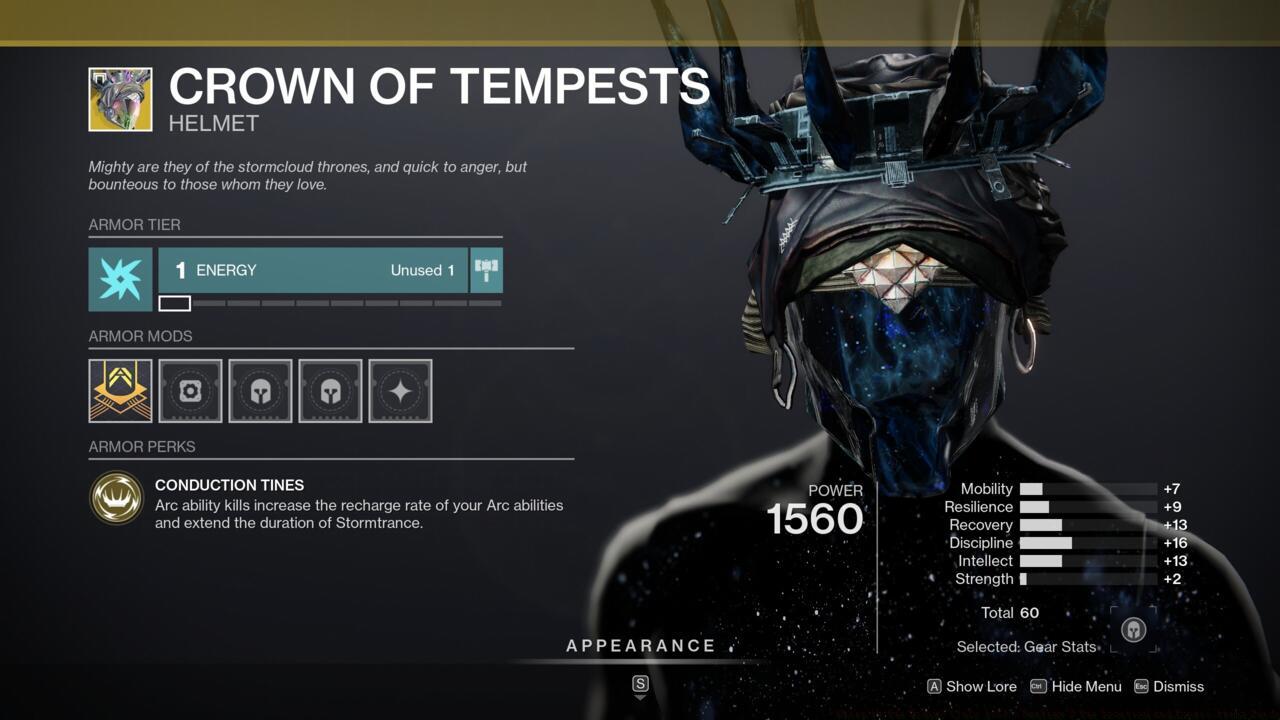This screenshot has height=720, width=1280.
Task: Toggle Selected: Gear Stats display
Action: coord(1026,647)
